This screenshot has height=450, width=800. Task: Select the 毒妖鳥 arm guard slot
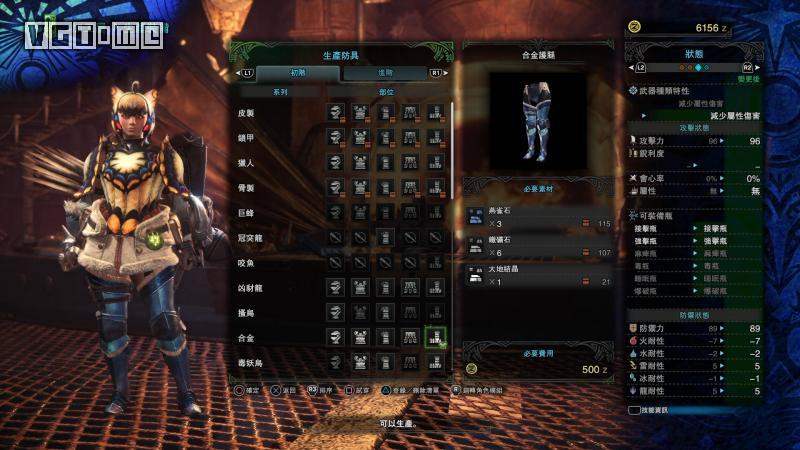[x=385, y=361]
